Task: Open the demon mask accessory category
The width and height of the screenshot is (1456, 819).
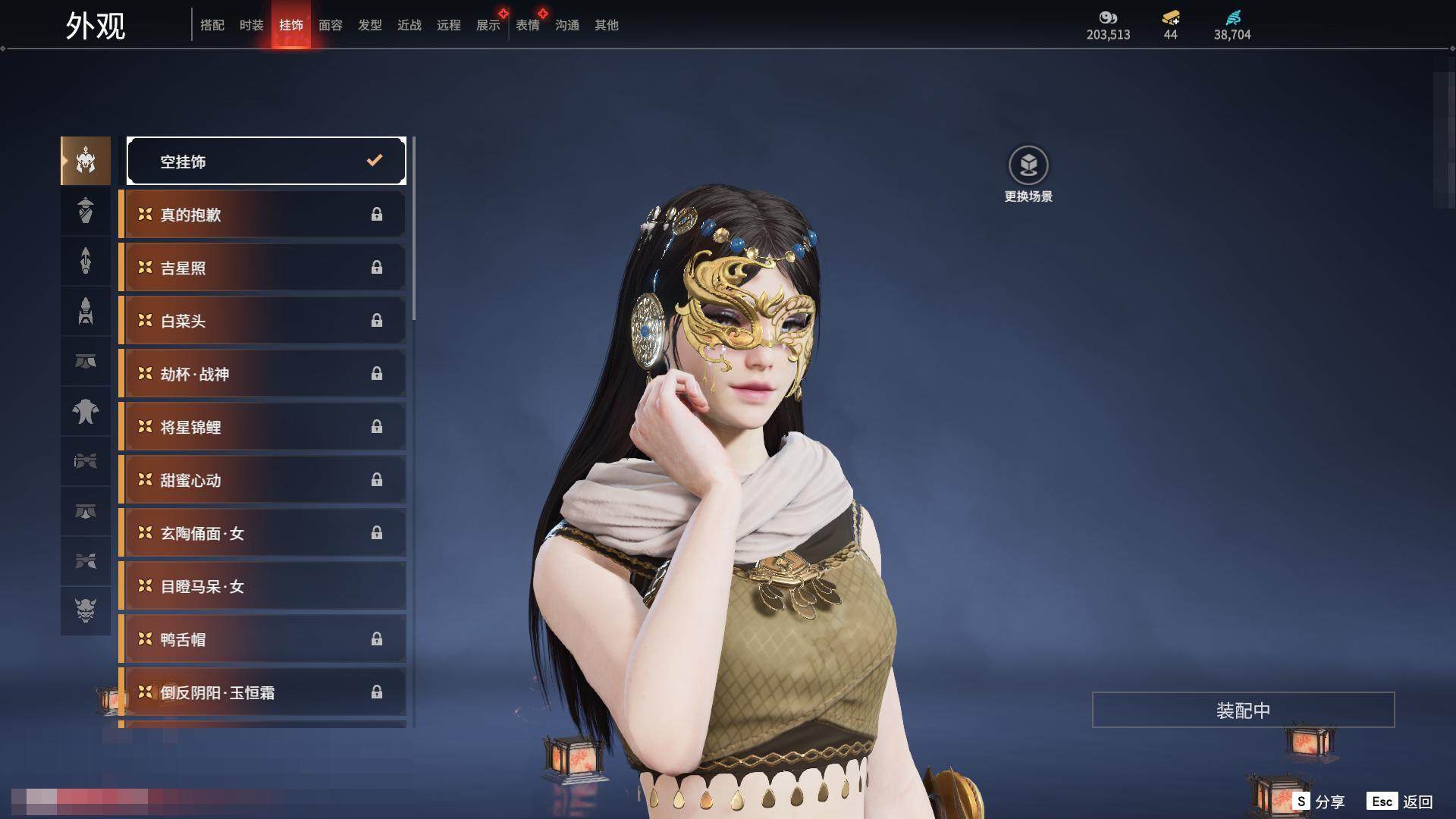Action: tap(86, 610)
